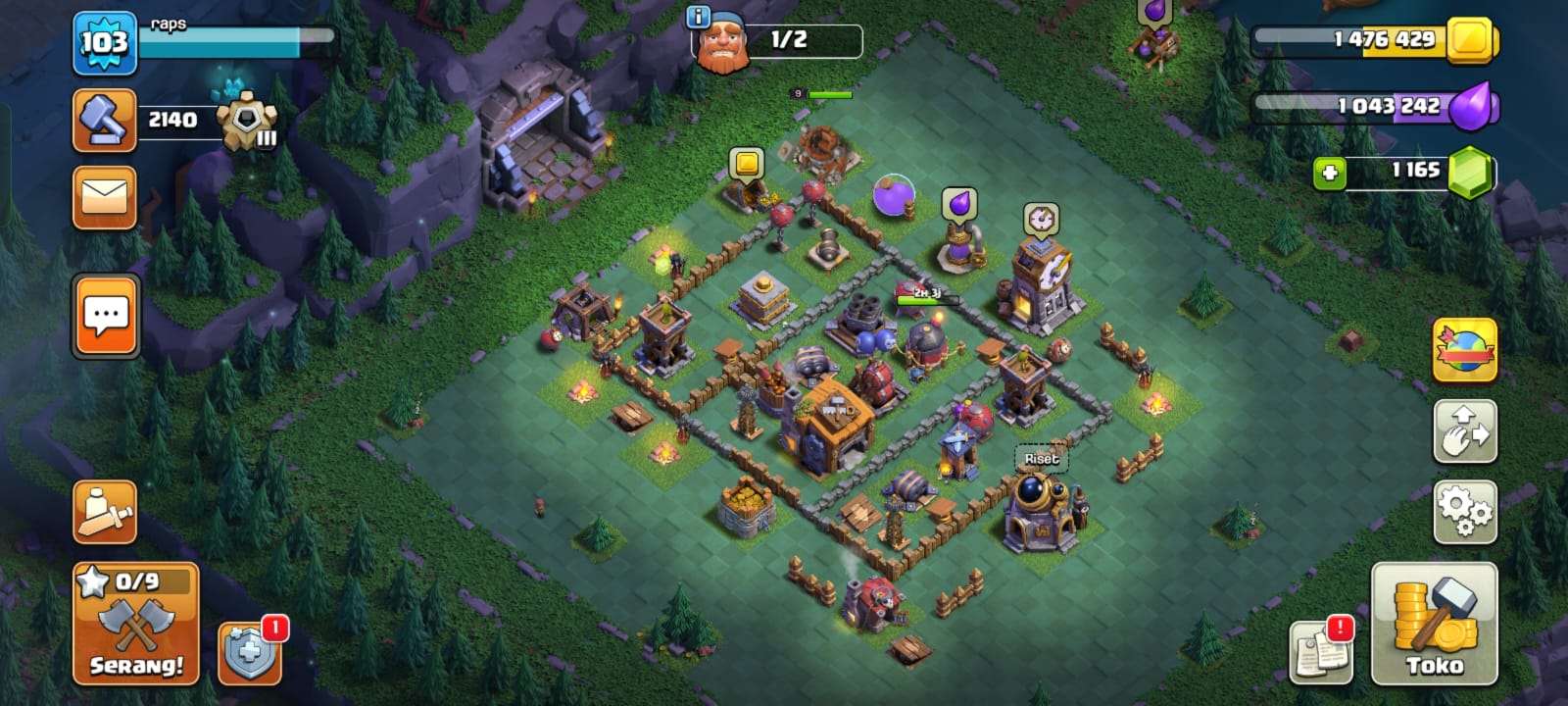The width and height of the screenshot is (1568, 706).
Task: Tap the clock tower boost bubble
Action: (x=1040, y=219)
